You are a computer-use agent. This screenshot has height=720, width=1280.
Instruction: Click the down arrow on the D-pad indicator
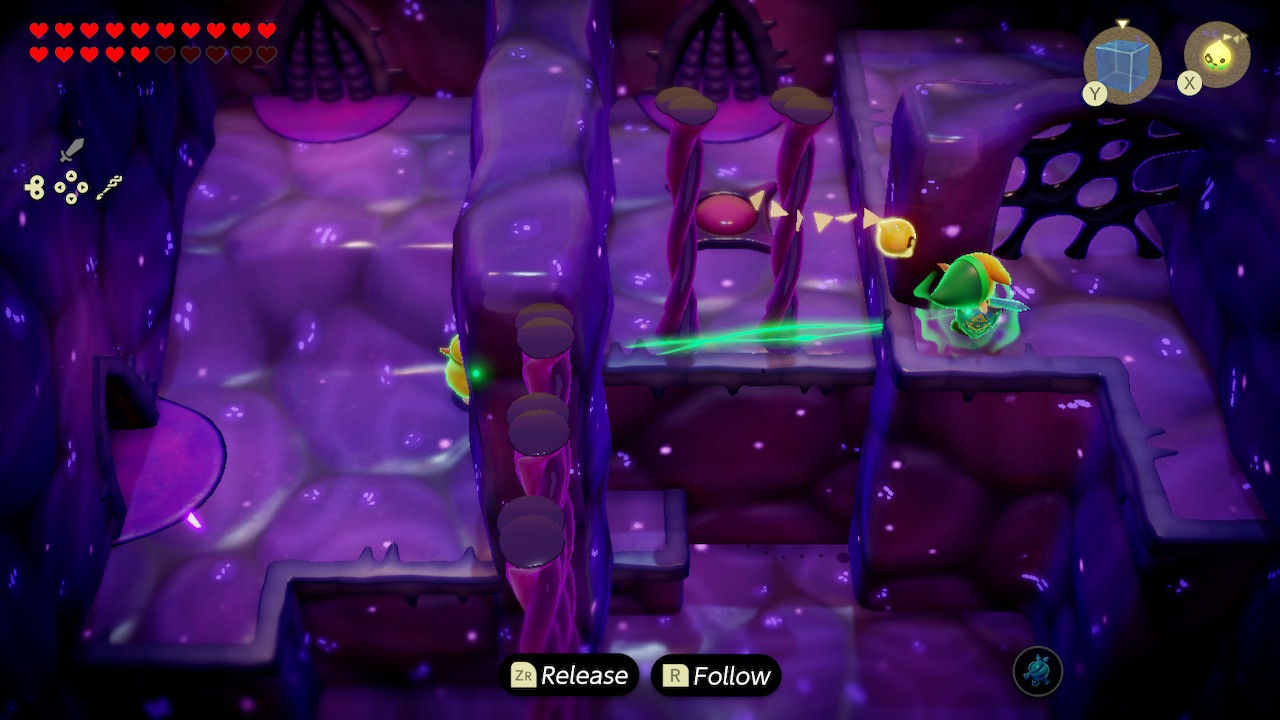pos(71,198)
